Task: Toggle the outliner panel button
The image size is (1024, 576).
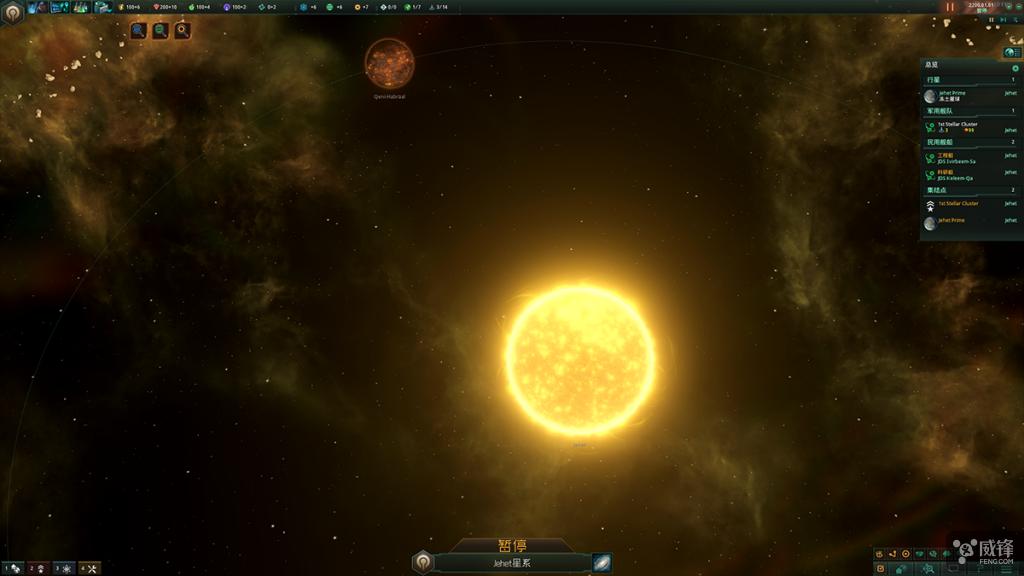Action: (1011, 52)
